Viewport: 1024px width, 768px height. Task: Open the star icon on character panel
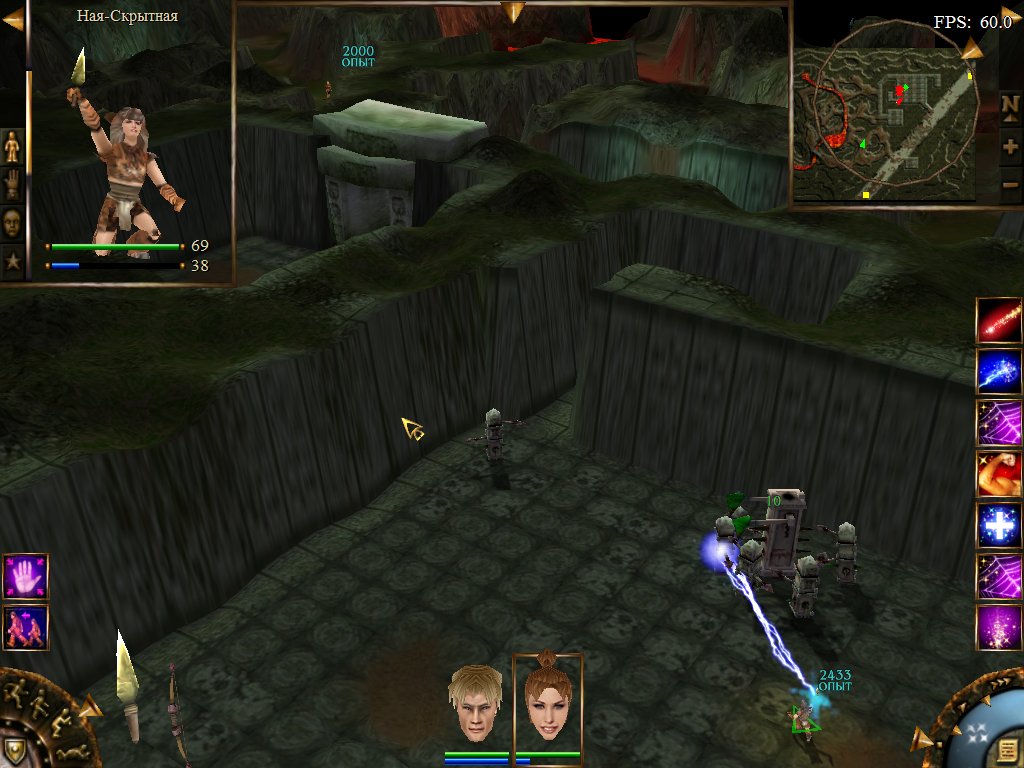12,262
